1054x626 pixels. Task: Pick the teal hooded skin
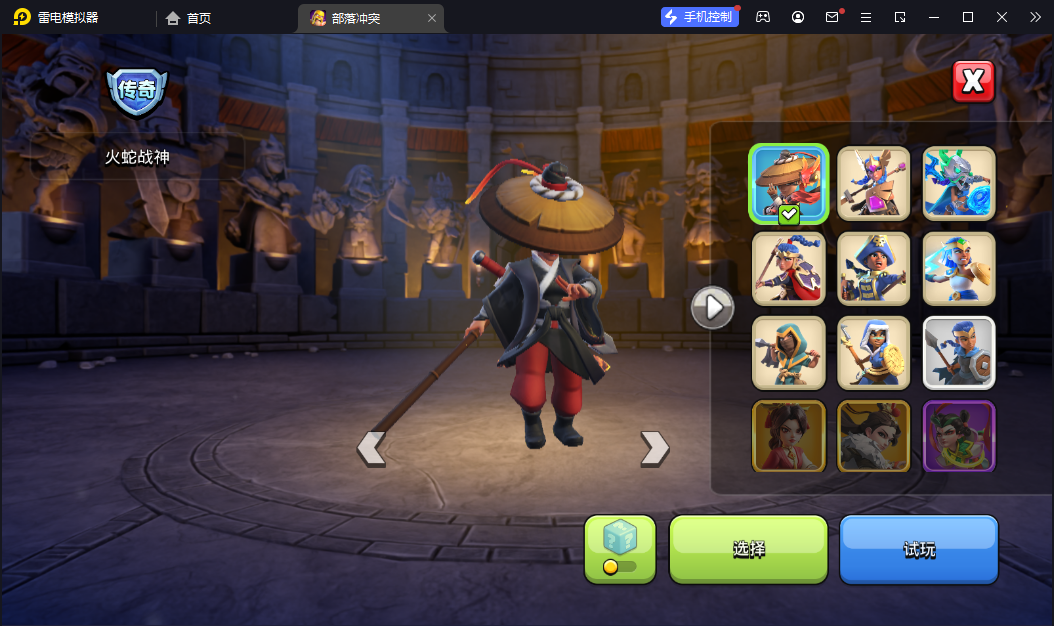(789, 352)
